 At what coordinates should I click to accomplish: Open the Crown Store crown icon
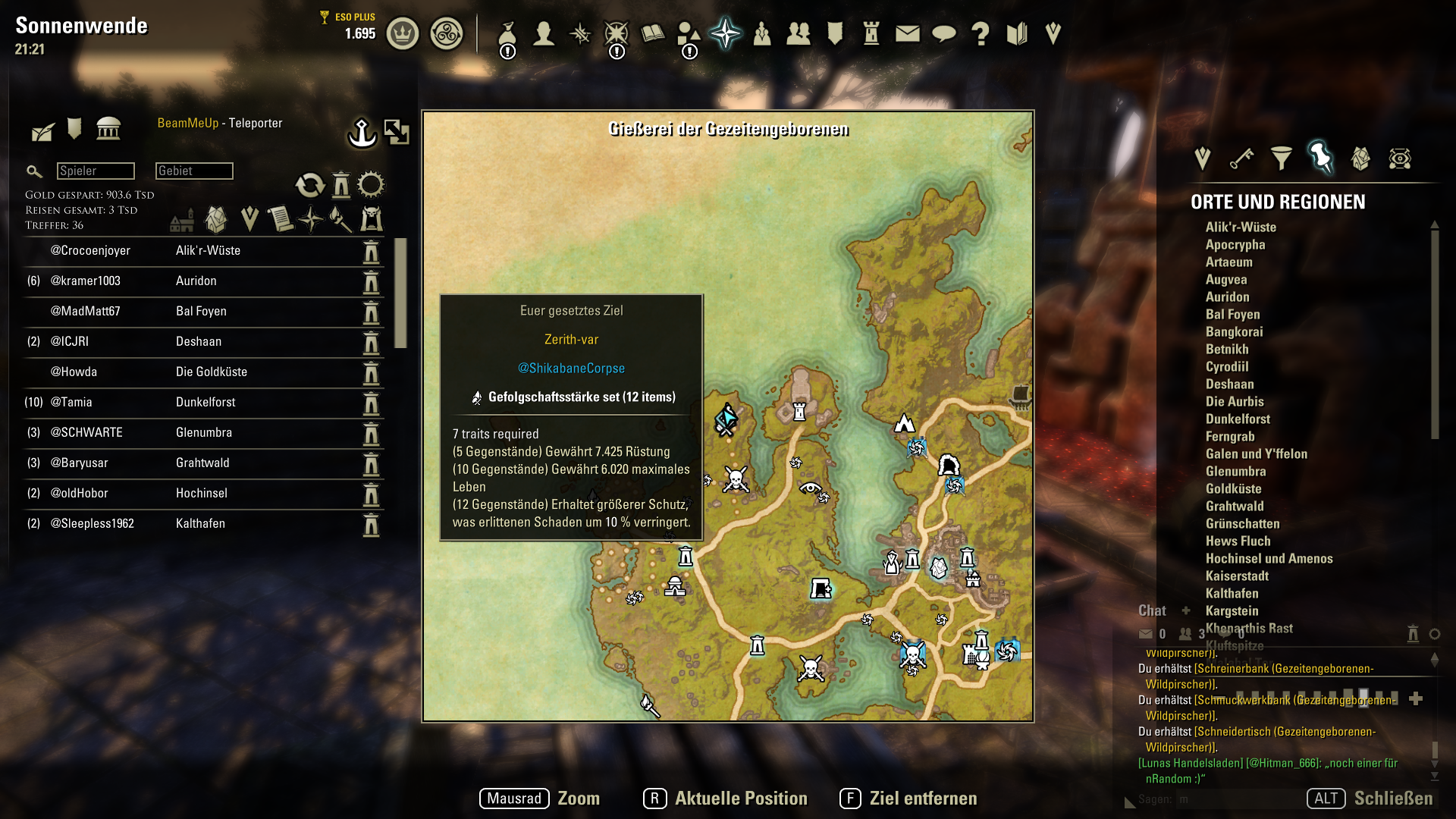(x=403, y=33)
